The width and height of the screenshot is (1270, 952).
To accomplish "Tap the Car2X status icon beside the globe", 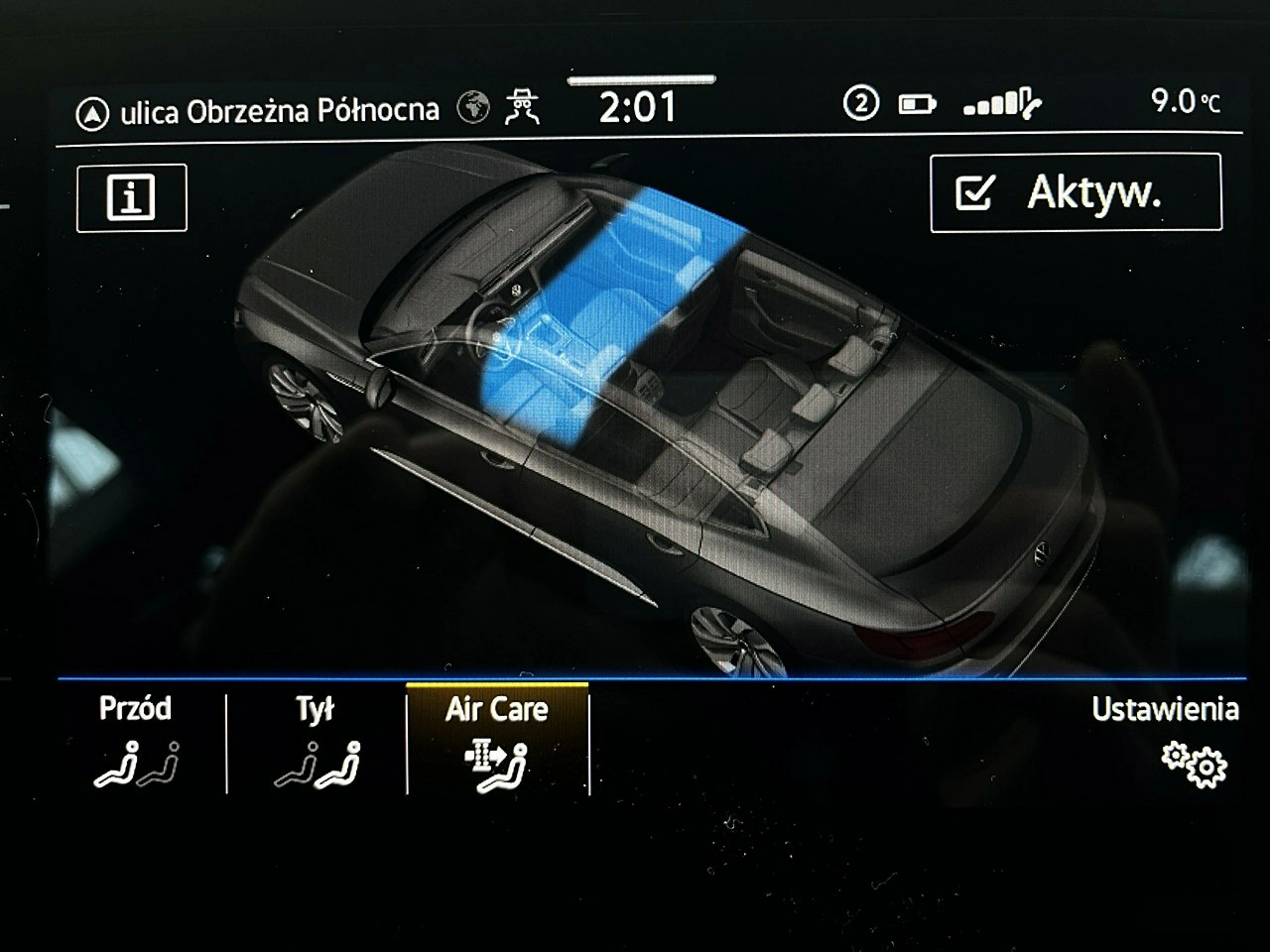I will click(x=523, y=107).
